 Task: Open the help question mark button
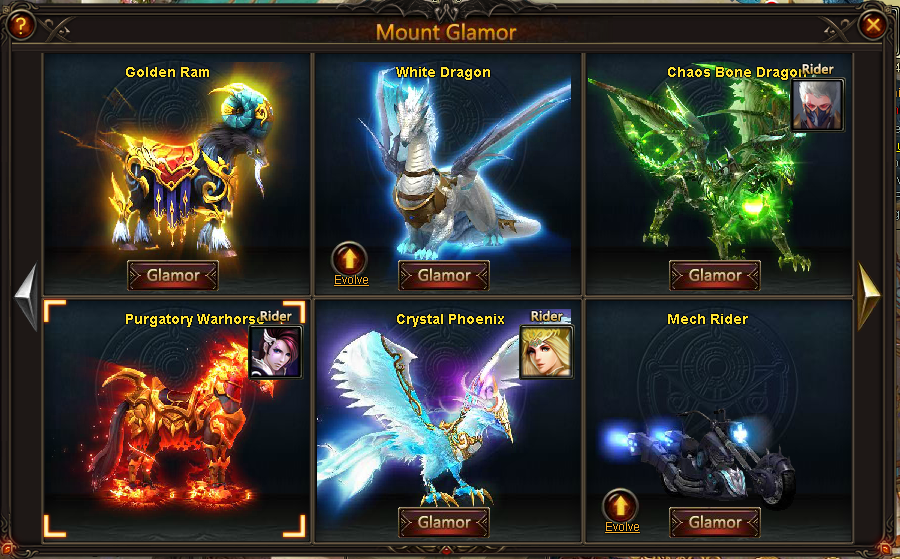point(18,25)
